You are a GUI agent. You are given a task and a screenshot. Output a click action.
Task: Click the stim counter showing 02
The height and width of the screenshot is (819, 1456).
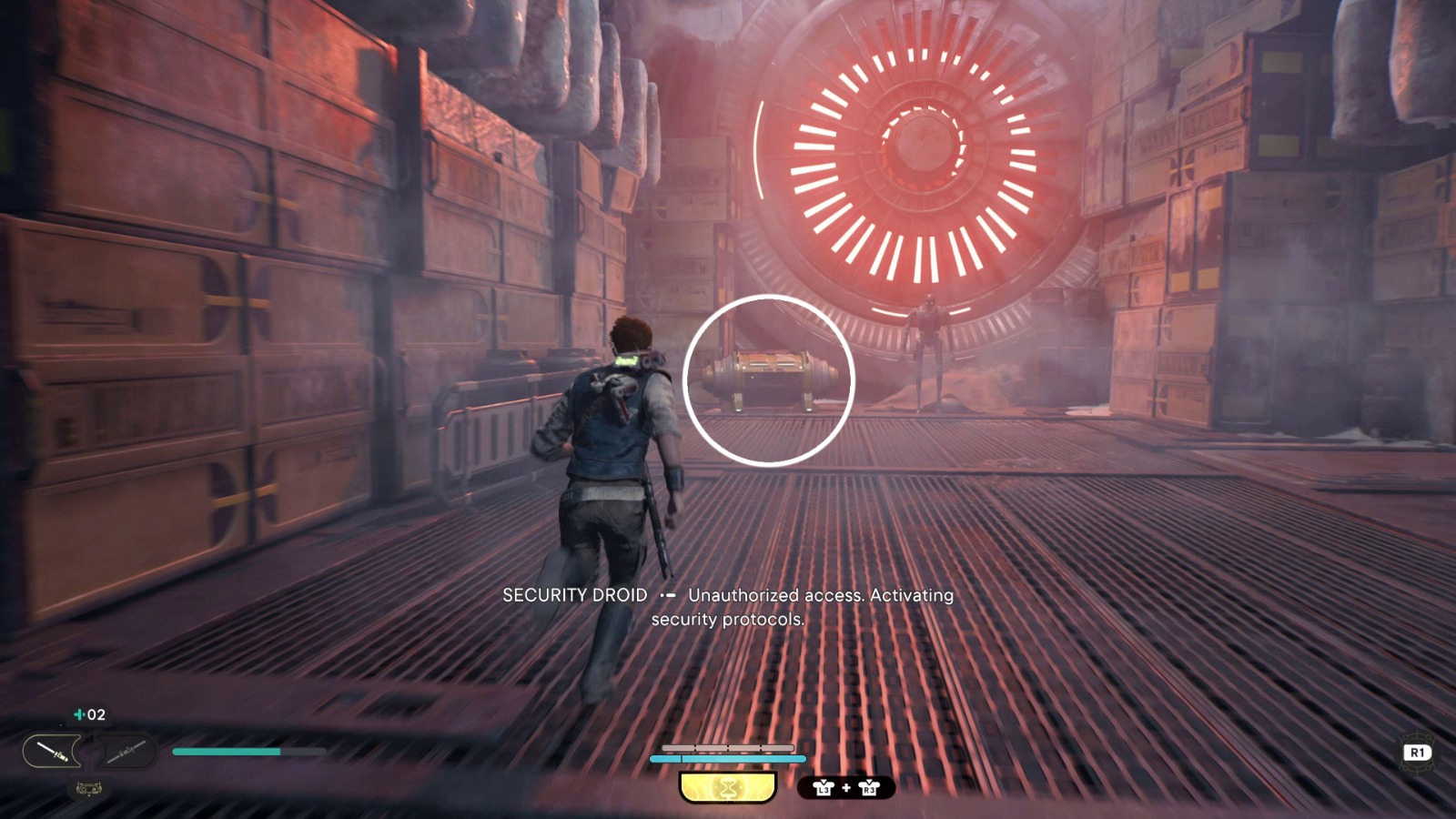coord(96,715)
